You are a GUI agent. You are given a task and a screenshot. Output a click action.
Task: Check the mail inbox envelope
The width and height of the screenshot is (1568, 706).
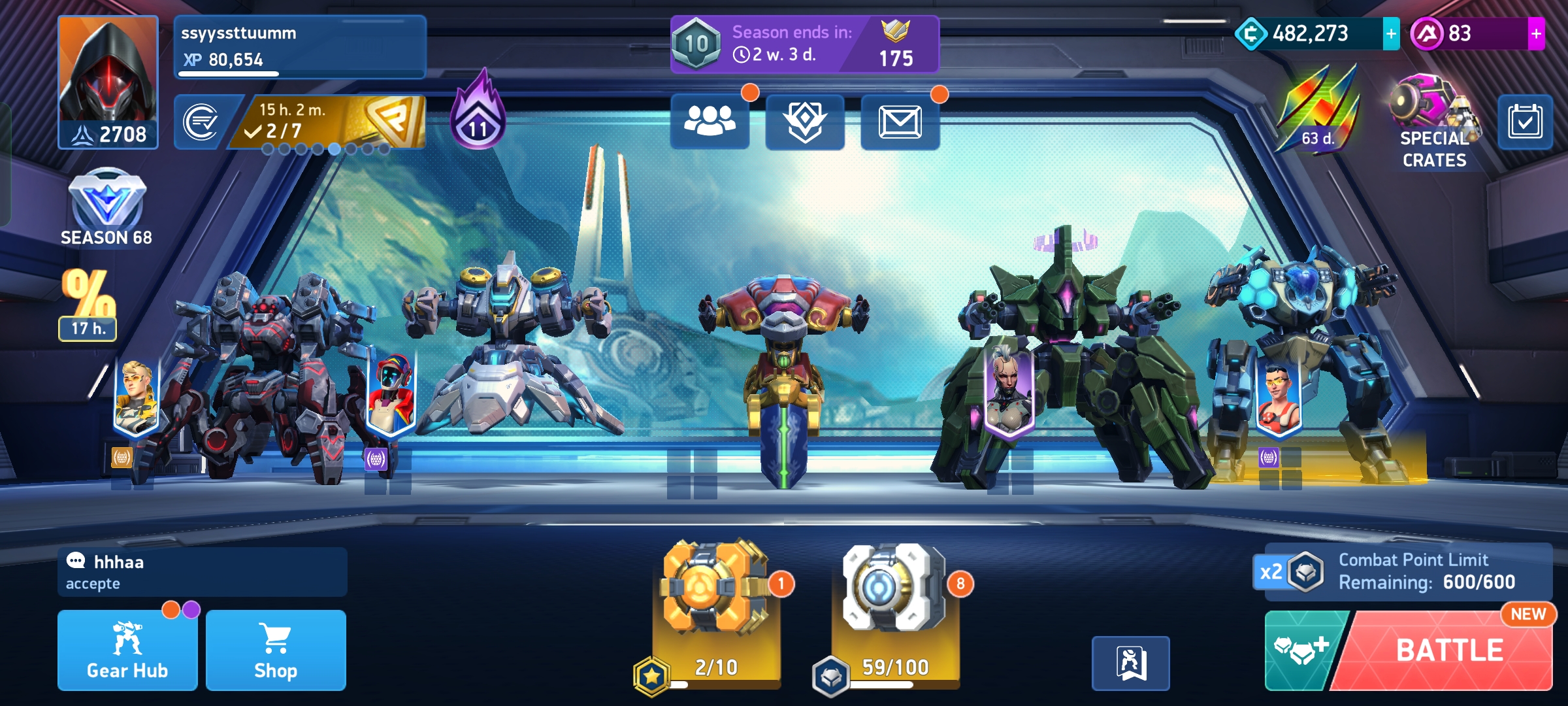[900, 122]
